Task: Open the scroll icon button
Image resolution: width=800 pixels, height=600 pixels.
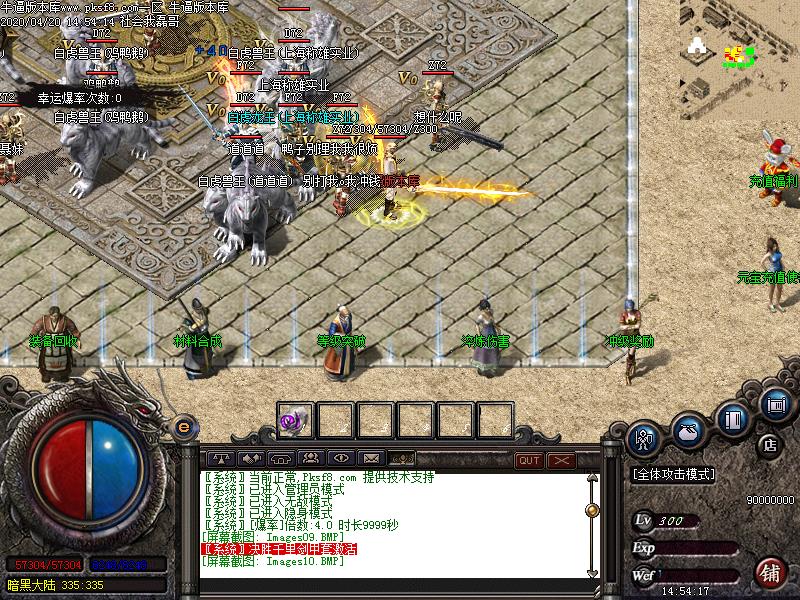Action: [776, 404]
